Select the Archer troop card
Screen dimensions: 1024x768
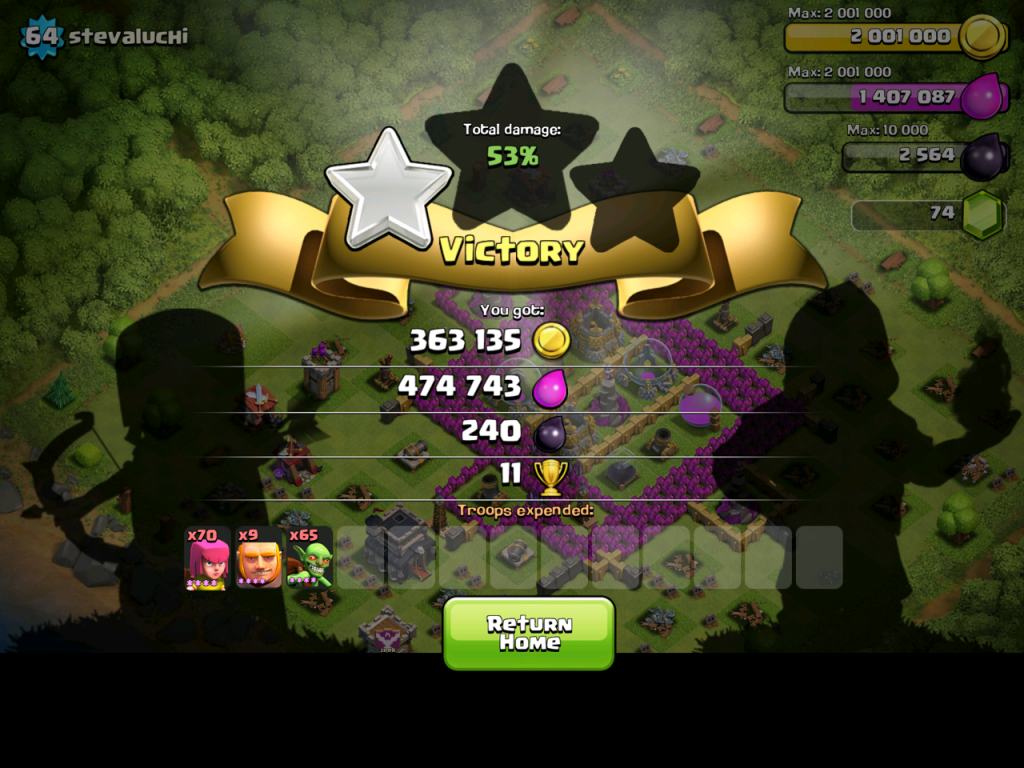click(x=208, y=558)
